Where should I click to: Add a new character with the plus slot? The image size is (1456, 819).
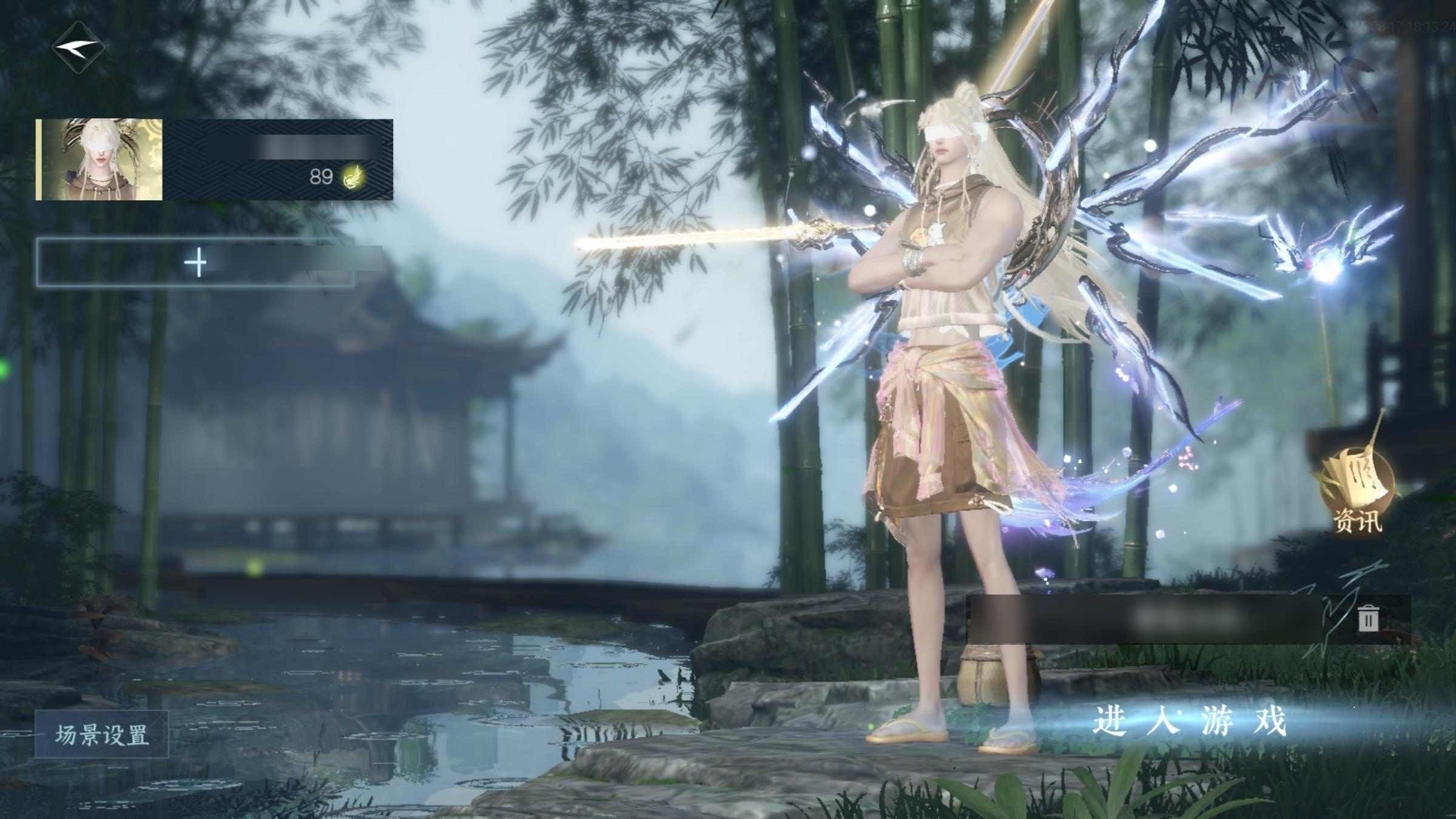[x=195, y=263]
